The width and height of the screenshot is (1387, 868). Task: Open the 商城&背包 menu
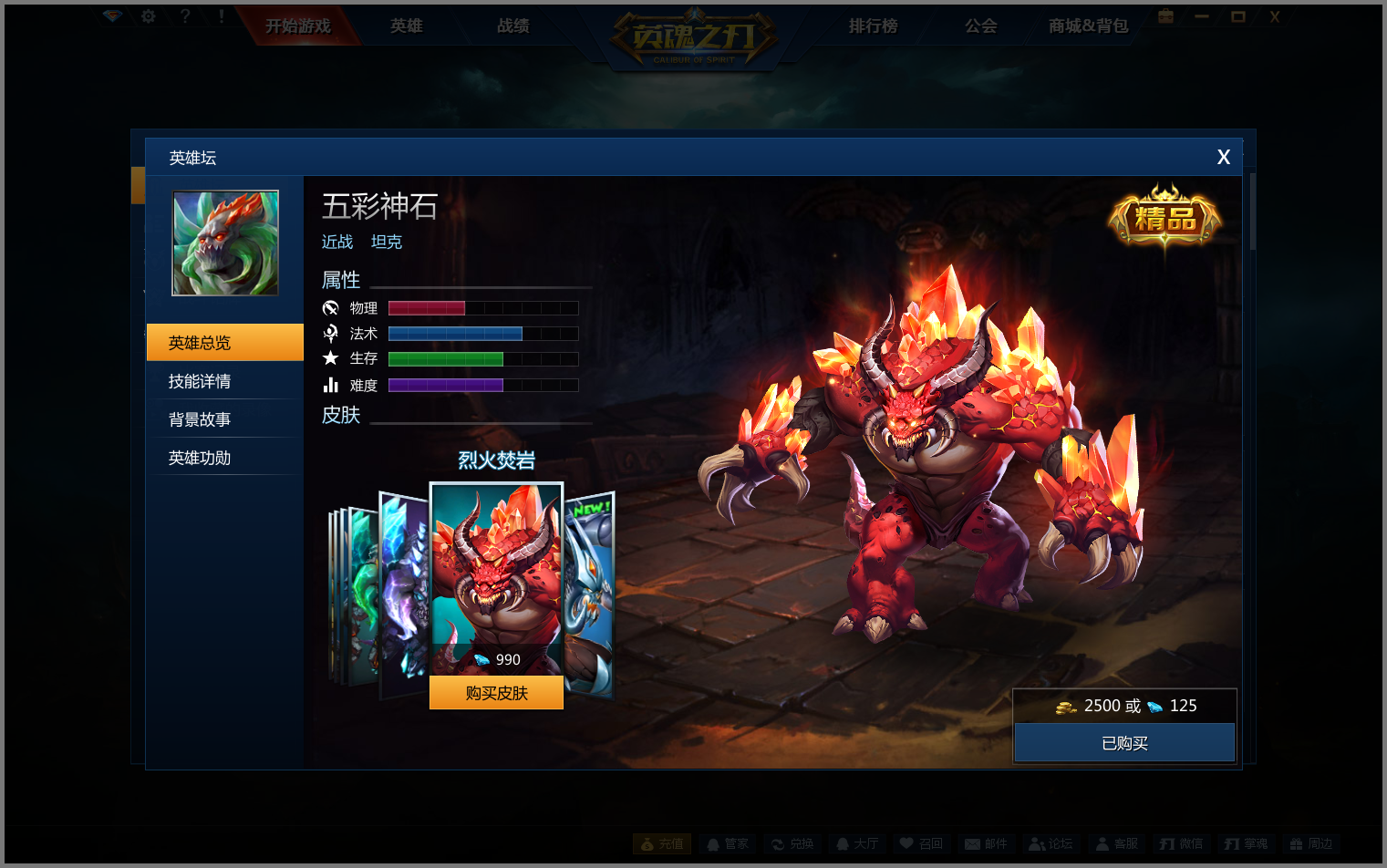tap(1088, 26)
